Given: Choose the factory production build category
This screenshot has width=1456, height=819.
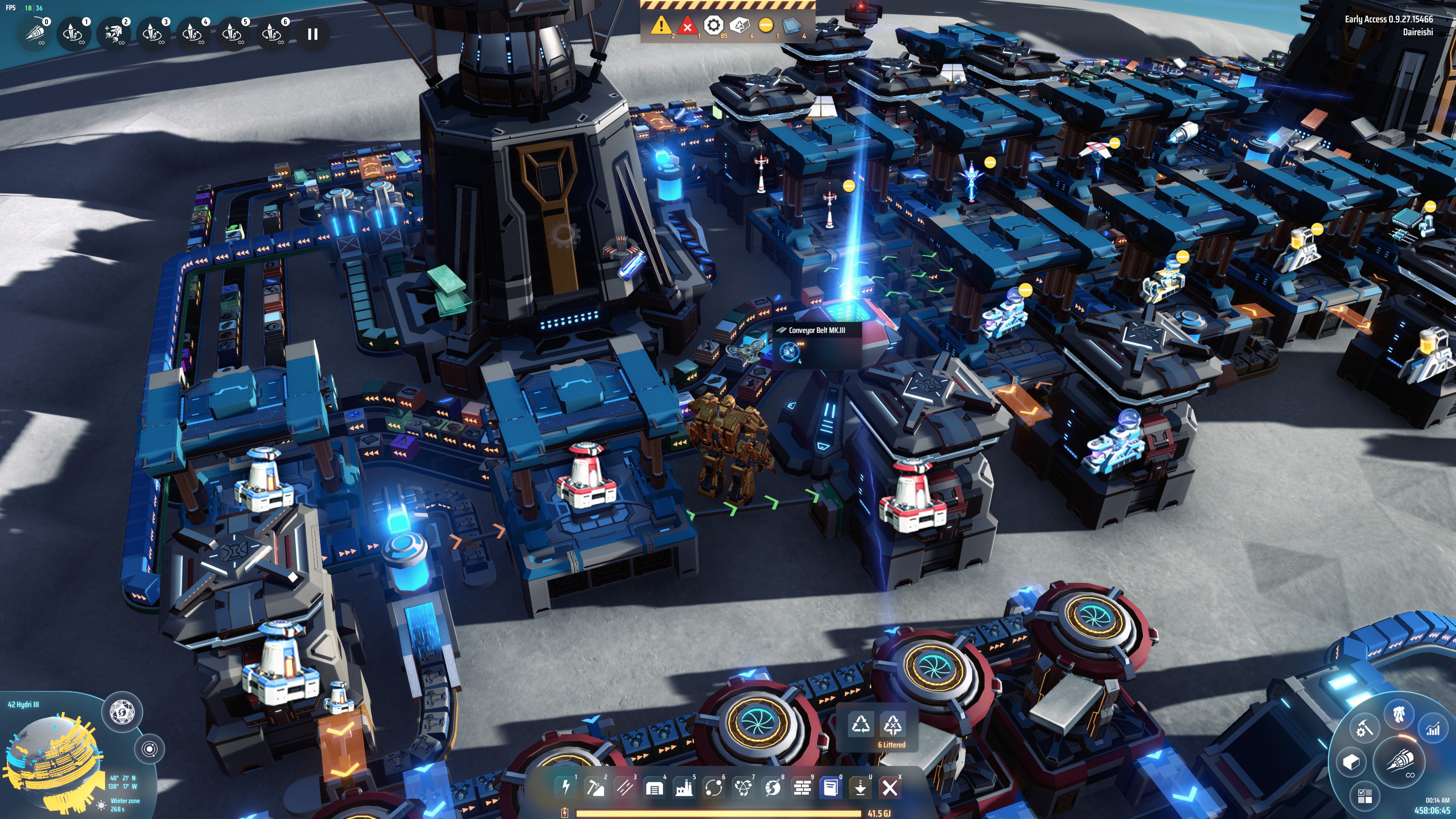Looking at the screenshot, I should (x=684, y=787).
